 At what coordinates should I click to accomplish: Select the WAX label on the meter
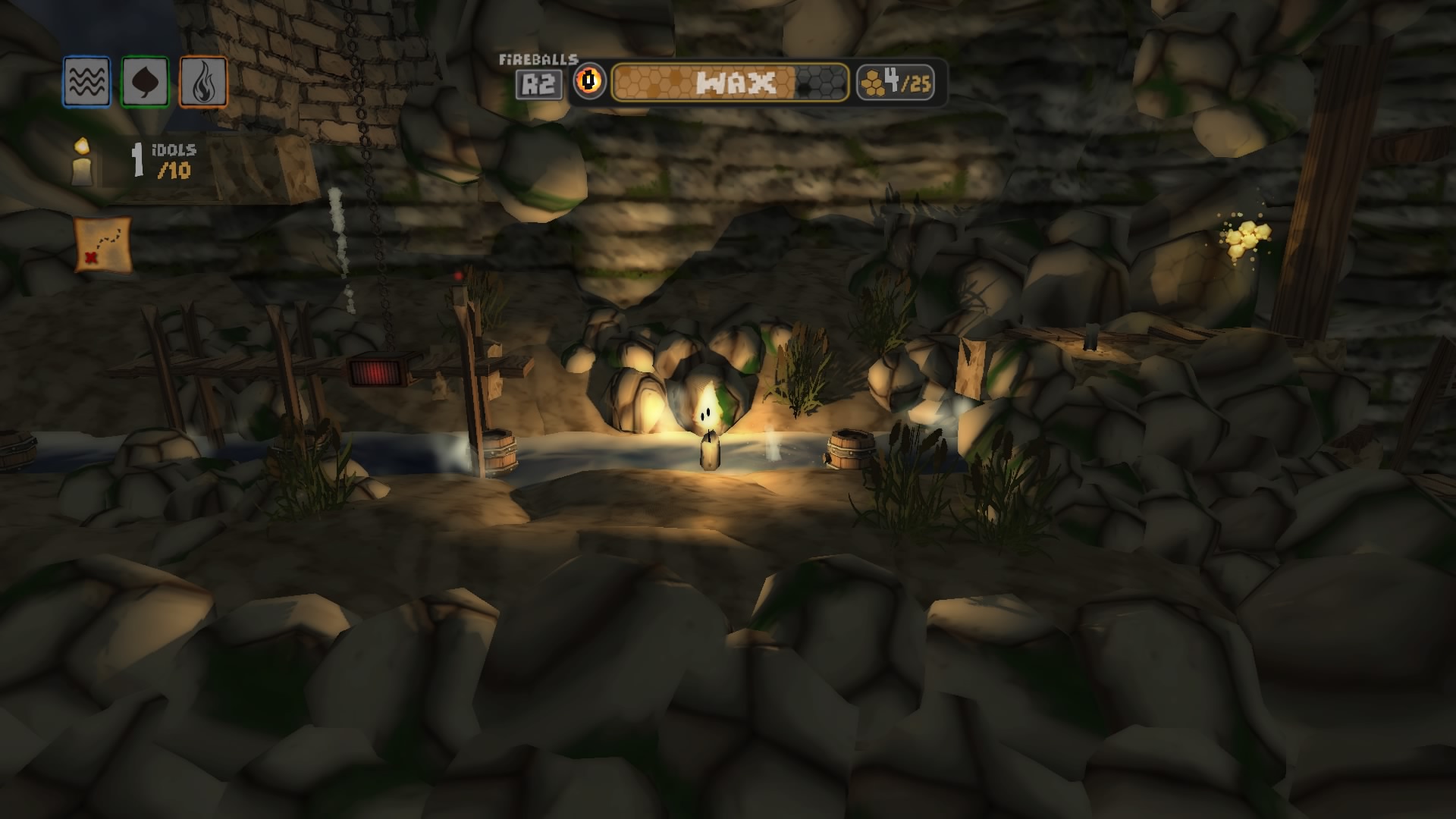click(734, 80)
